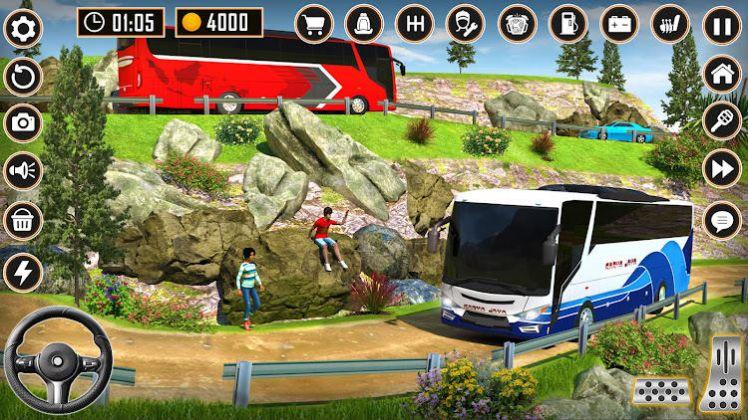Select the driver seat icon

click(364, 24)
